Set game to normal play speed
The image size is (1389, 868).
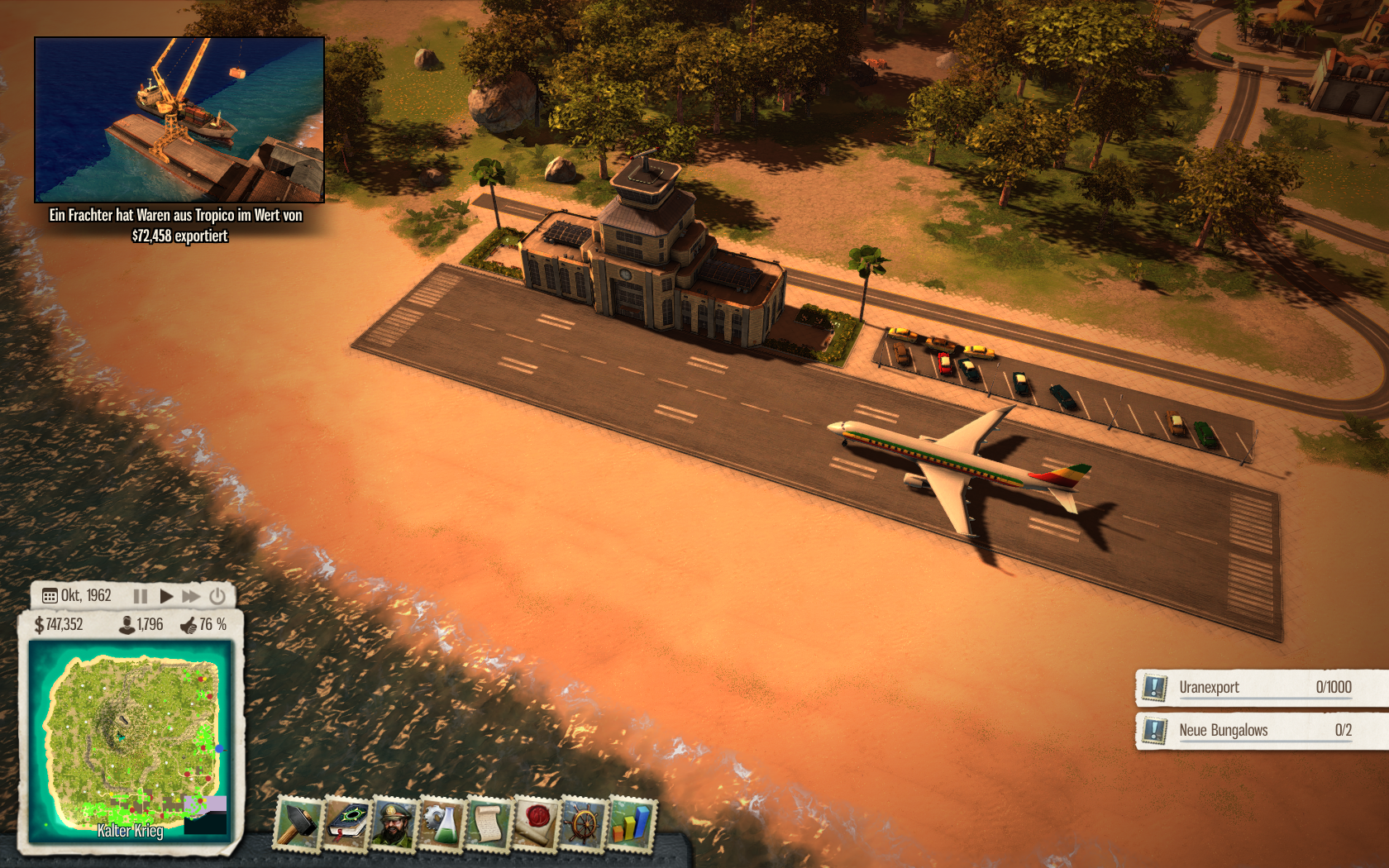[166, 596]
